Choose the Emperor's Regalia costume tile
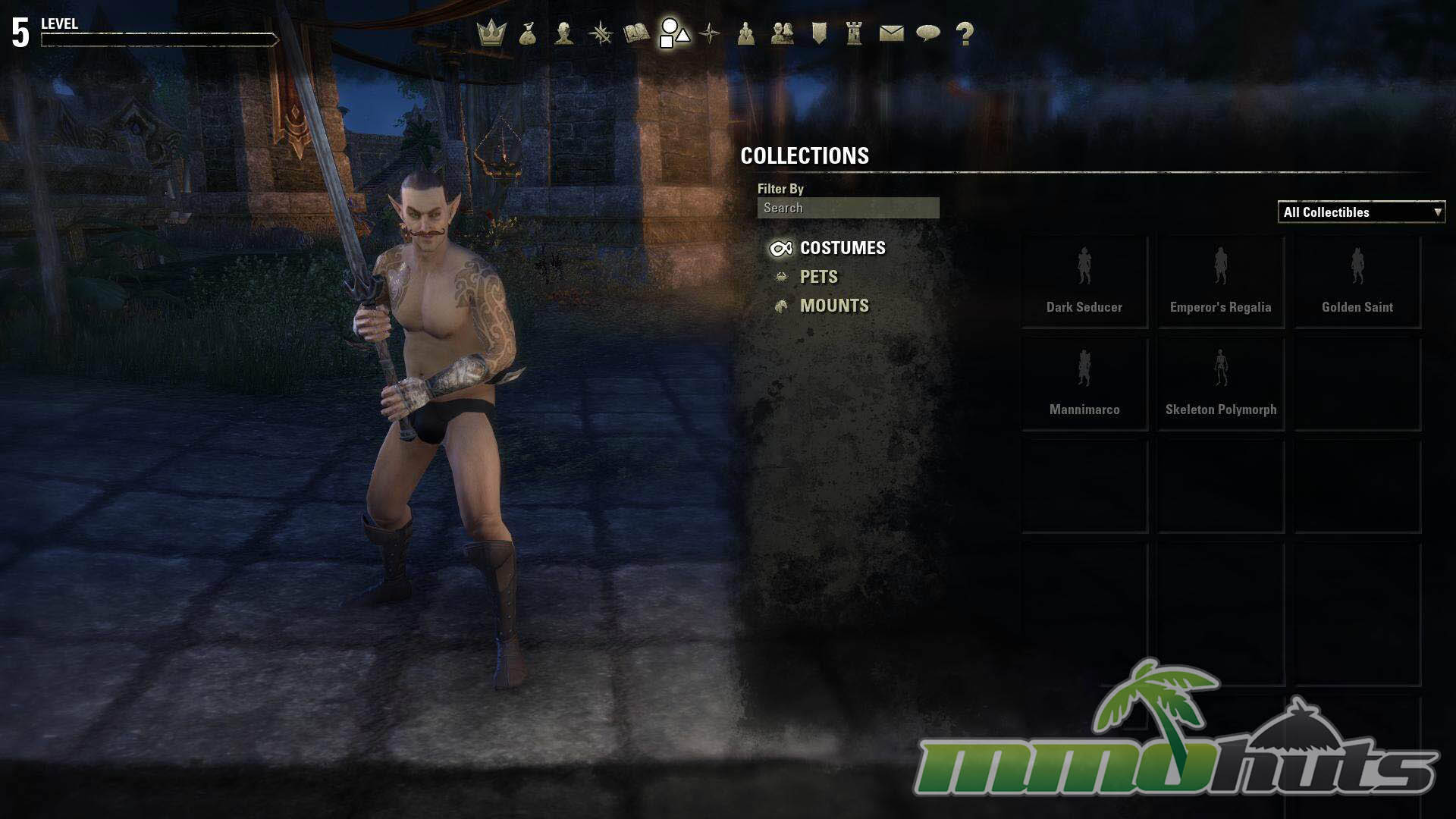This screenshot has width=1456, height=819. 1221,282
